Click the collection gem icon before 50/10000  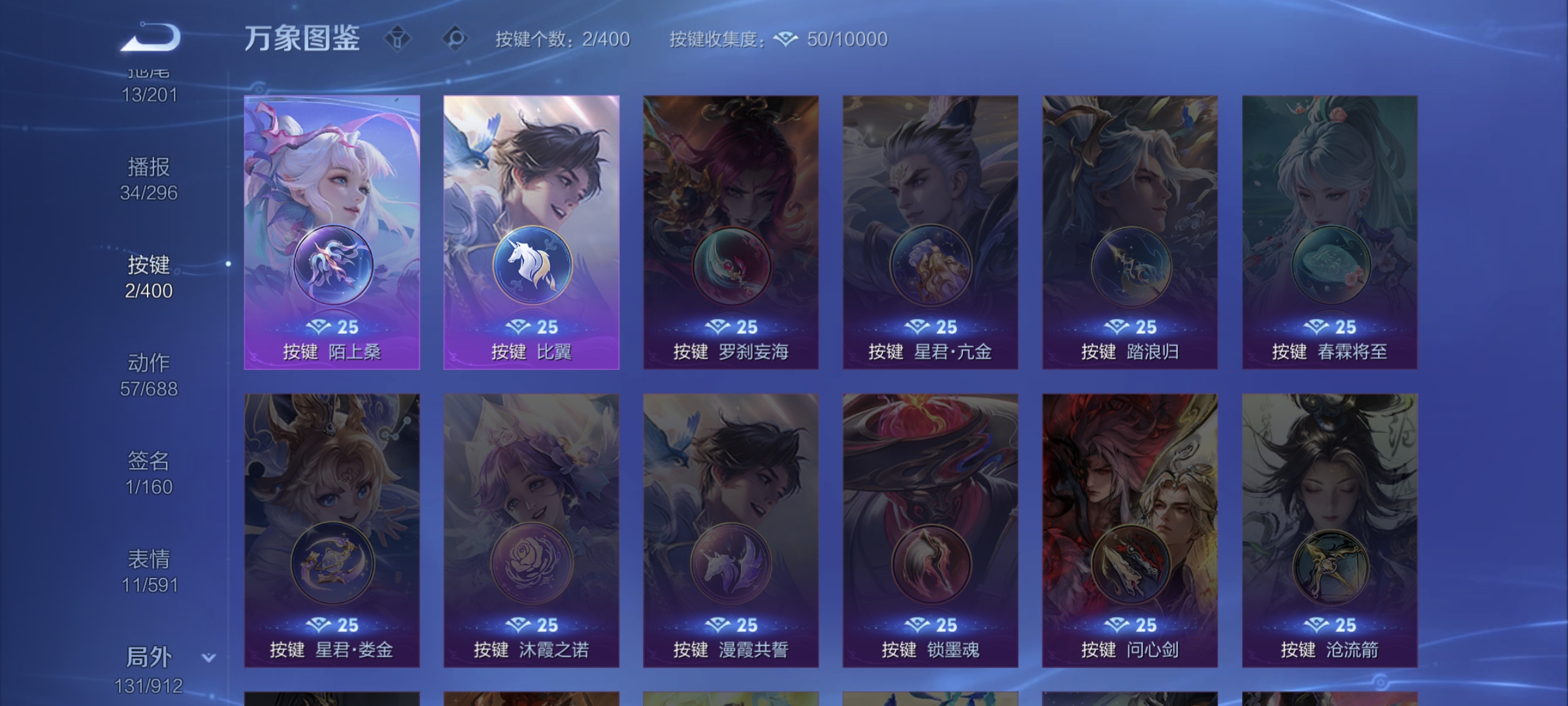[785, 39]
